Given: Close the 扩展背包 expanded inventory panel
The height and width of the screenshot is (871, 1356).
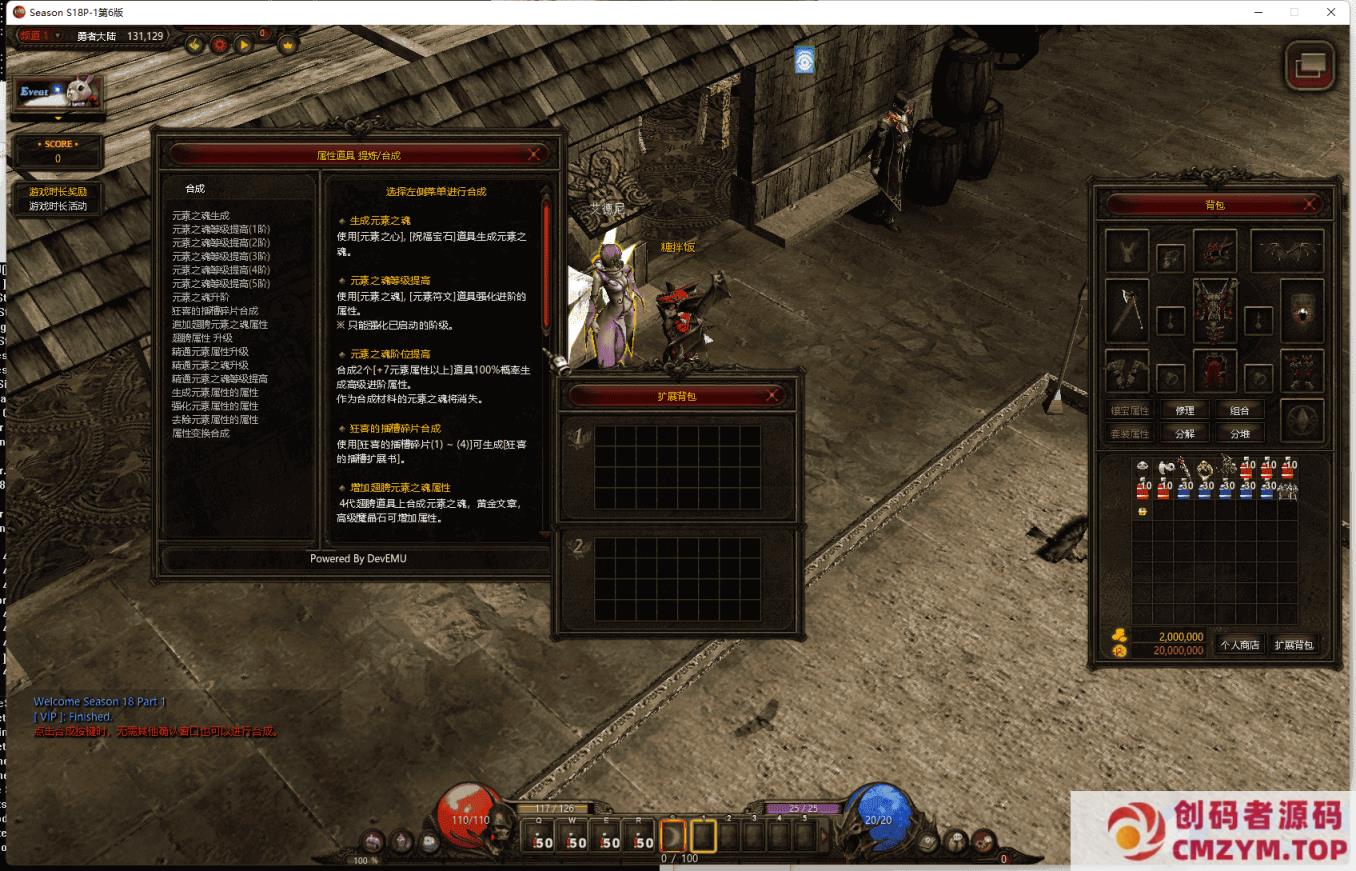Looking at the screenshot, I should (x=772, y=395).
